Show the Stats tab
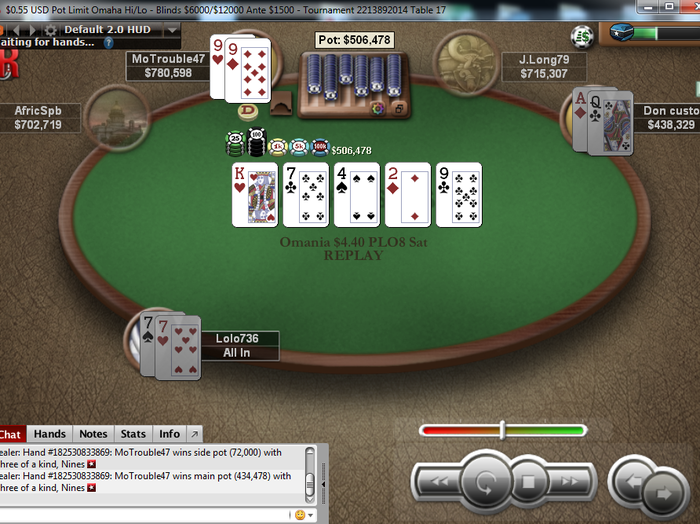Screen dimensions: 700x524 (133, 434)
